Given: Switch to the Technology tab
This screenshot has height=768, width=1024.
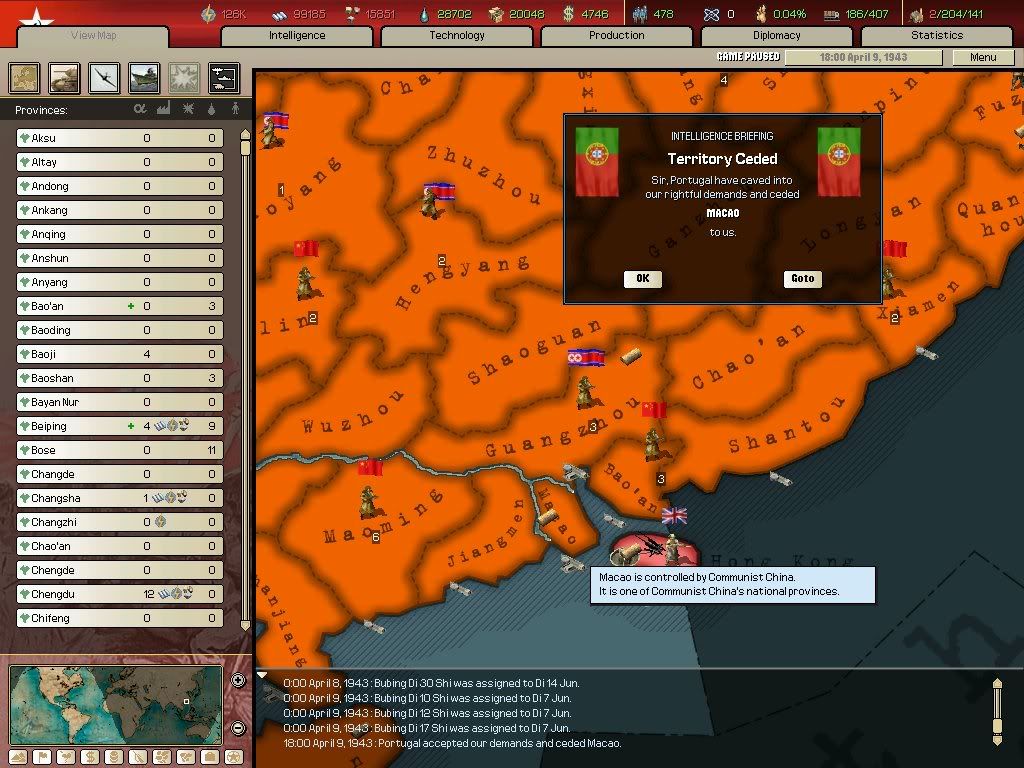Looking at the screenshot, I should tap(457, 35).
